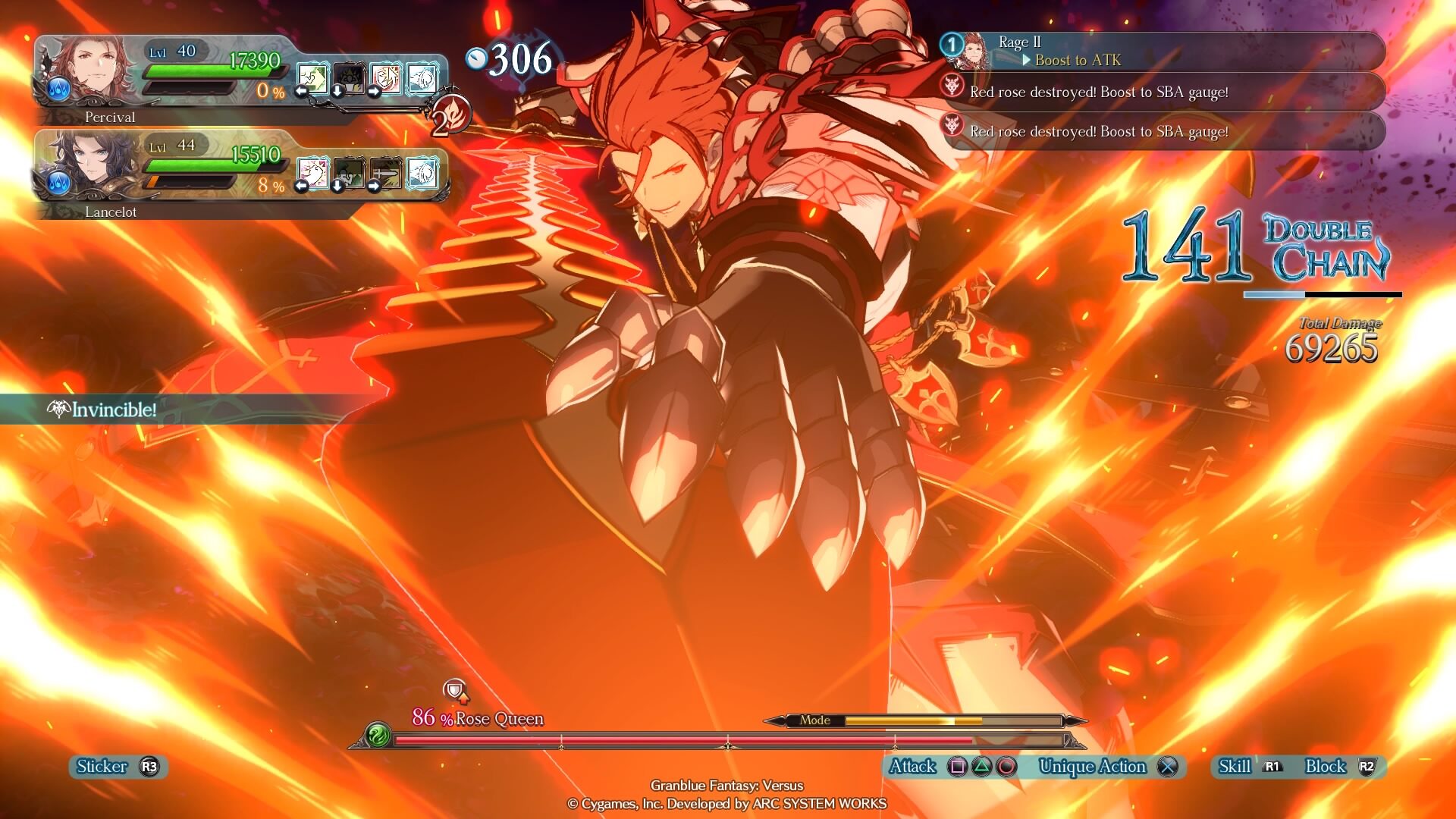Image resolution: width=1456 pixels, height=819 pixels.
Task: Click Percival's darkened down-arrow skill icon
Action: 348,79
